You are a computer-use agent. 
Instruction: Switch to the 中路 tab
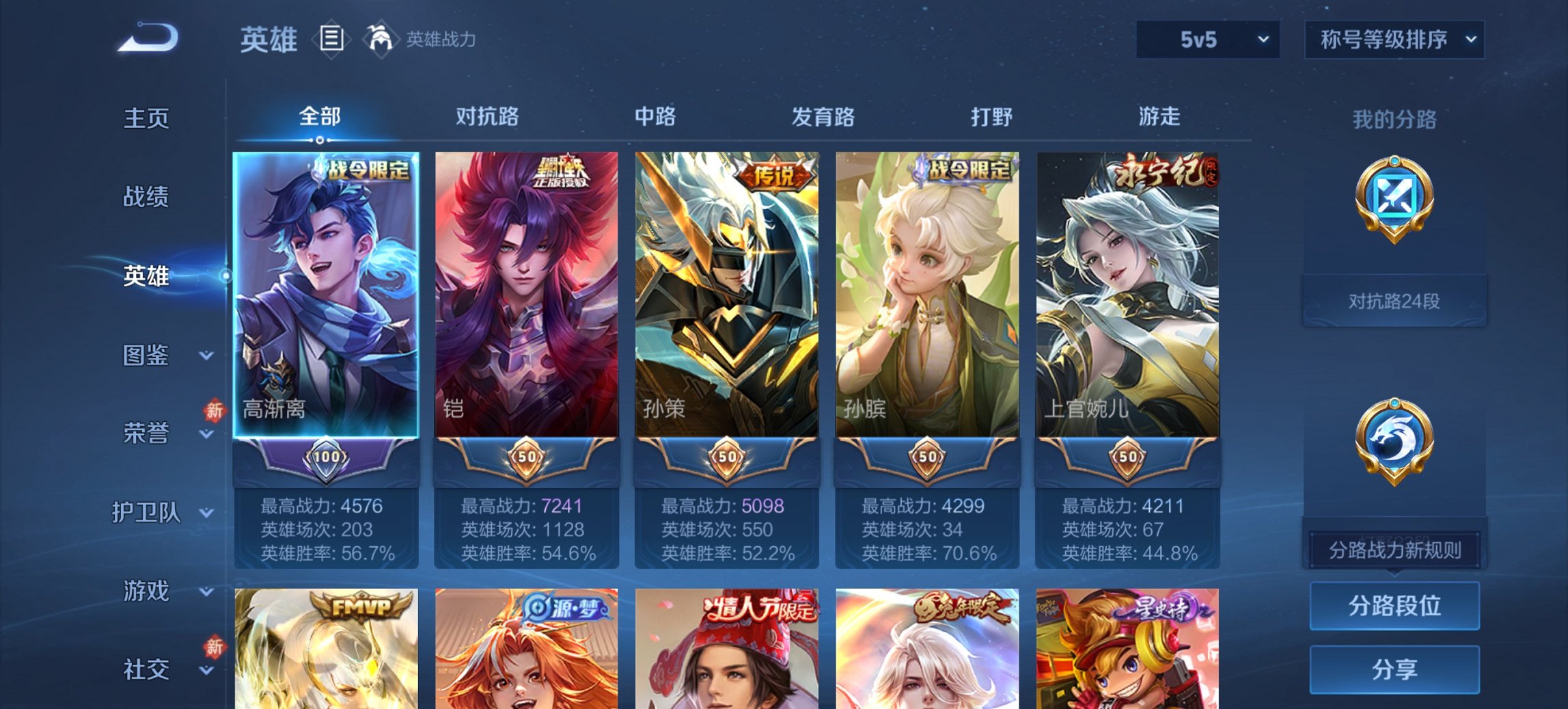[656, 117]
